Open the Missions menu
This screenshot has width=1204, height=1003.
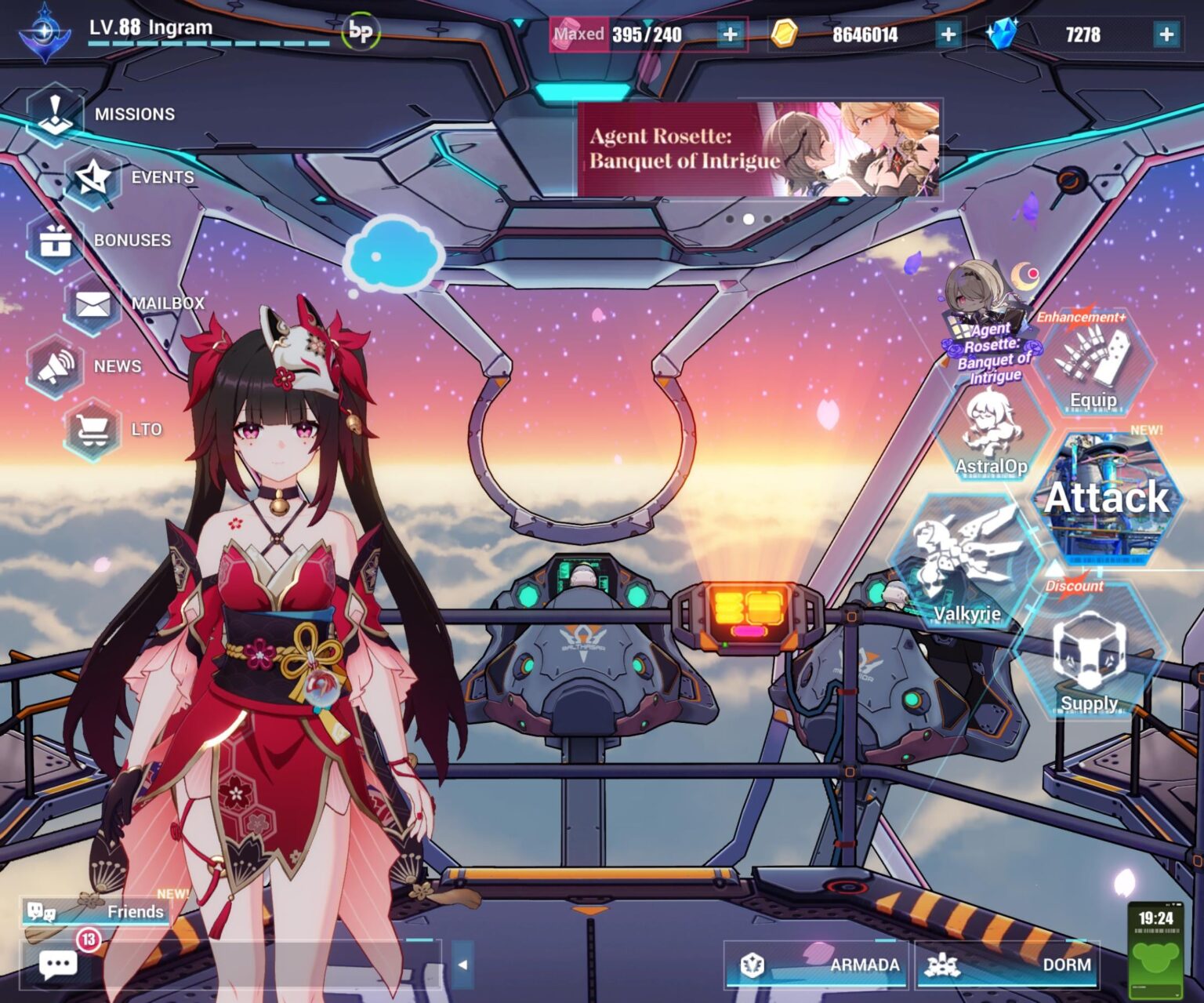pos(56,114)
